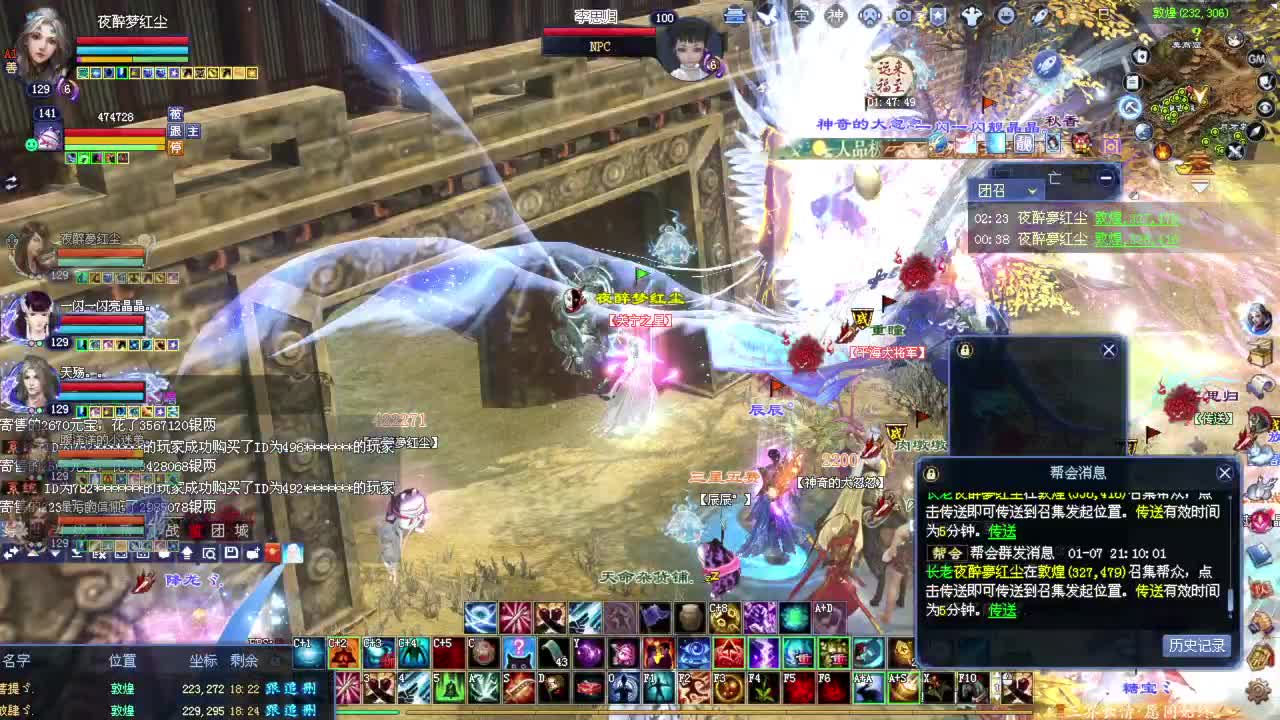Collapse the 亡 tracker with the minus button
This screenshot has height=720, width=1280.
pyautogui.click(x=1105, y=178)
